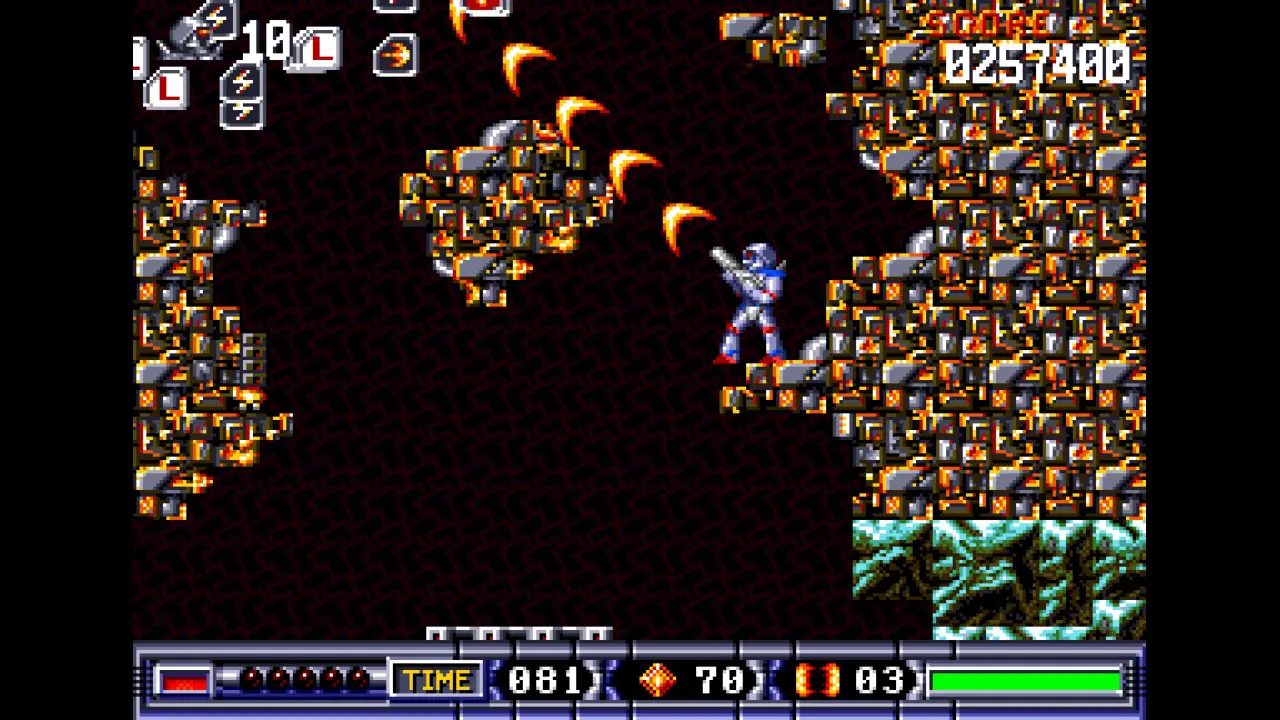Select the leftmost L power-up crate
Image resolution: width=1280 pixels, height=720 pixels.
167,87
